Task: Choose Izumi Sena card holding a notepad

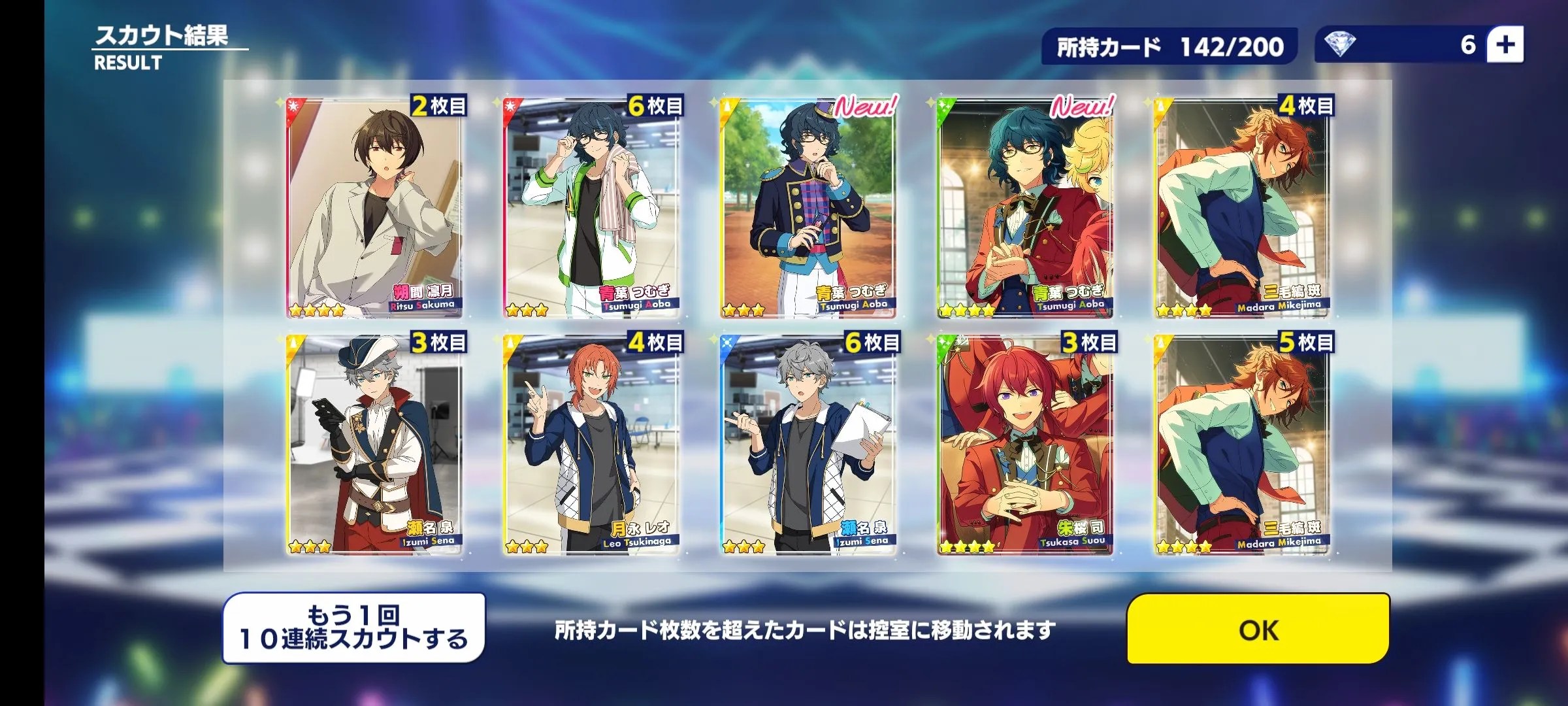Action: tap(808, 446)
